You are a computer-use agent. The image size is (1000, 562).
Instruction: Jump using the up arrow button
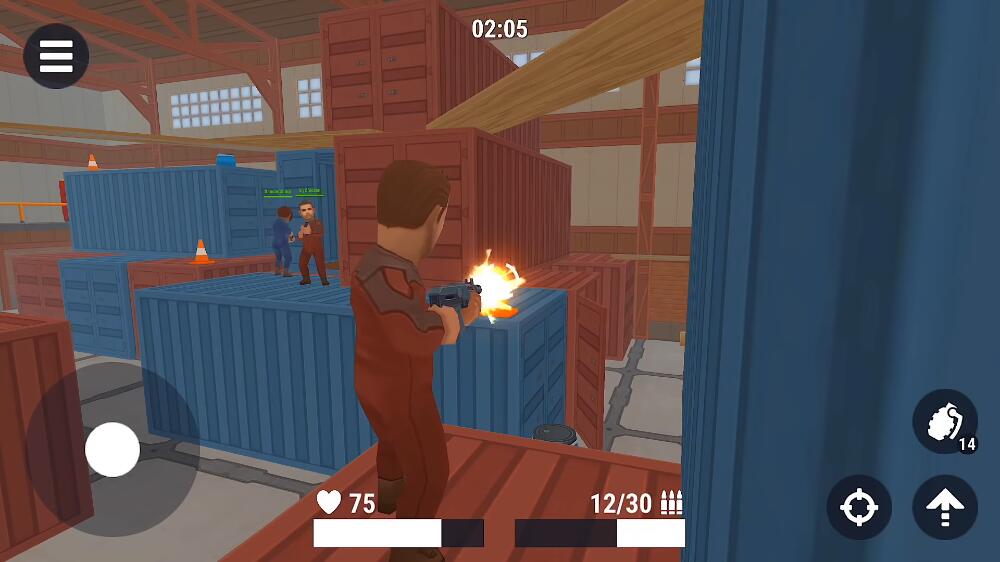(x=945, y=507)
